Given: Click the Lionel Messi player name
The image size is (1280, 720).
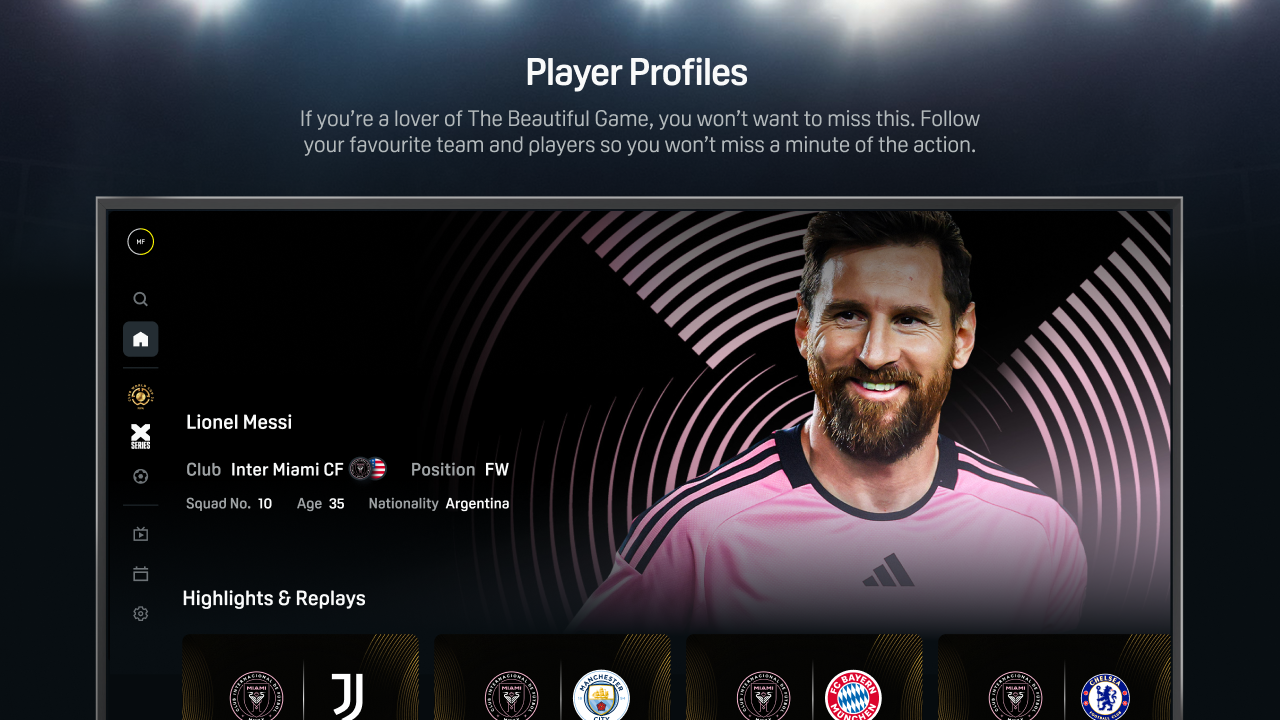Looking at the screenshot, I should click(239, 422).
